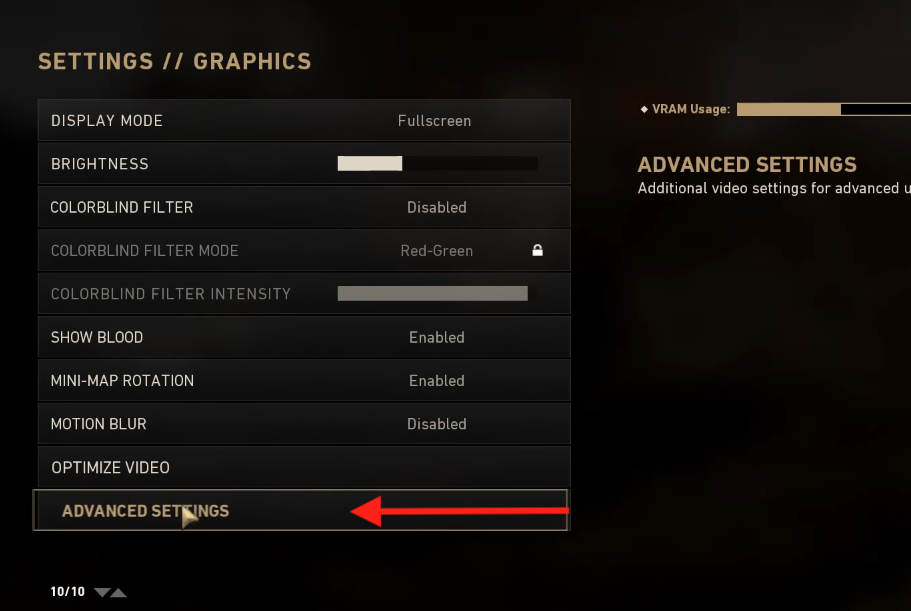Open Advanced Settings
Image resolution: width=911 pixels, height=611 pixels.
tap(146, 511)
